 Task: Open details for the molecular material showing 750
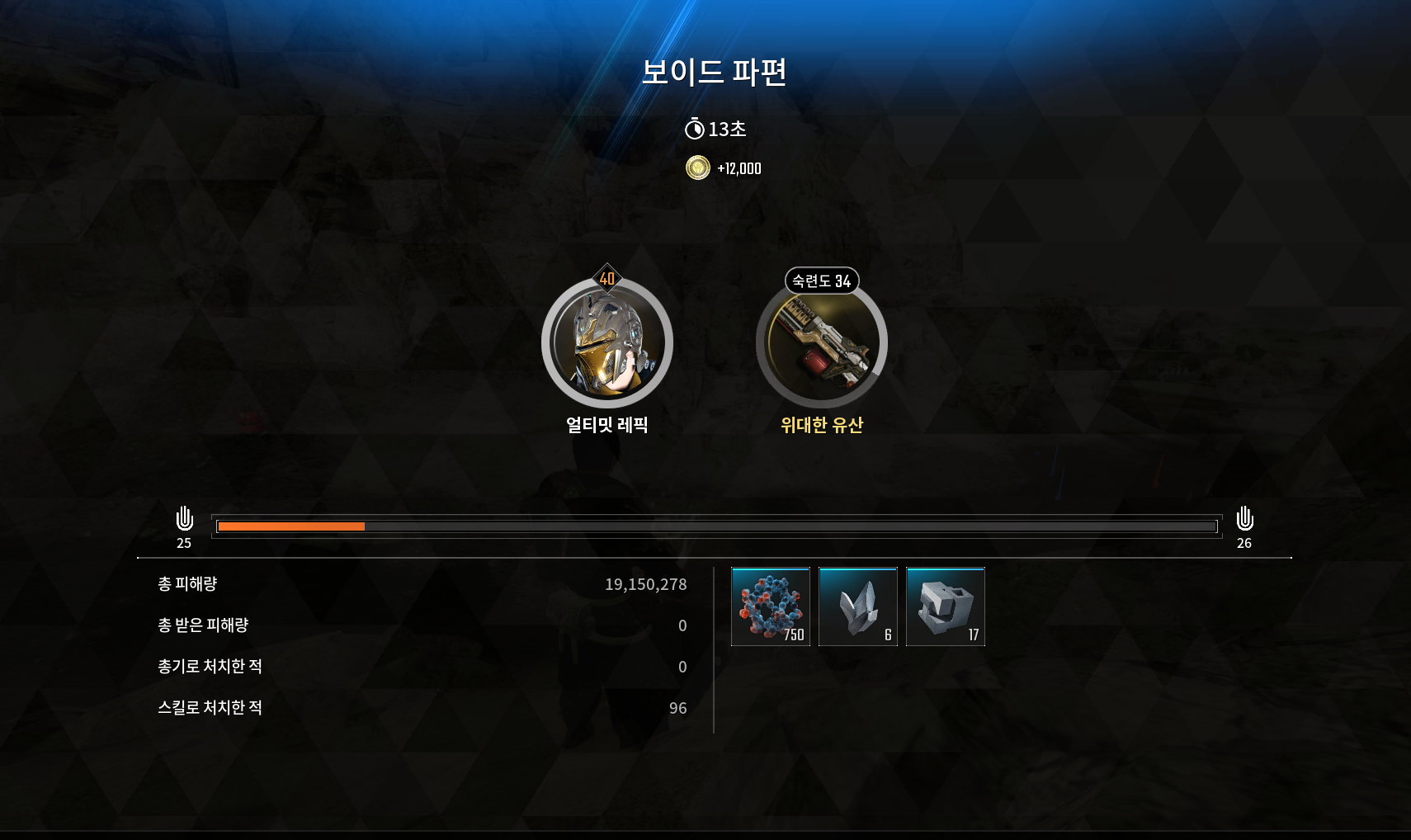[x=771, y=606]
